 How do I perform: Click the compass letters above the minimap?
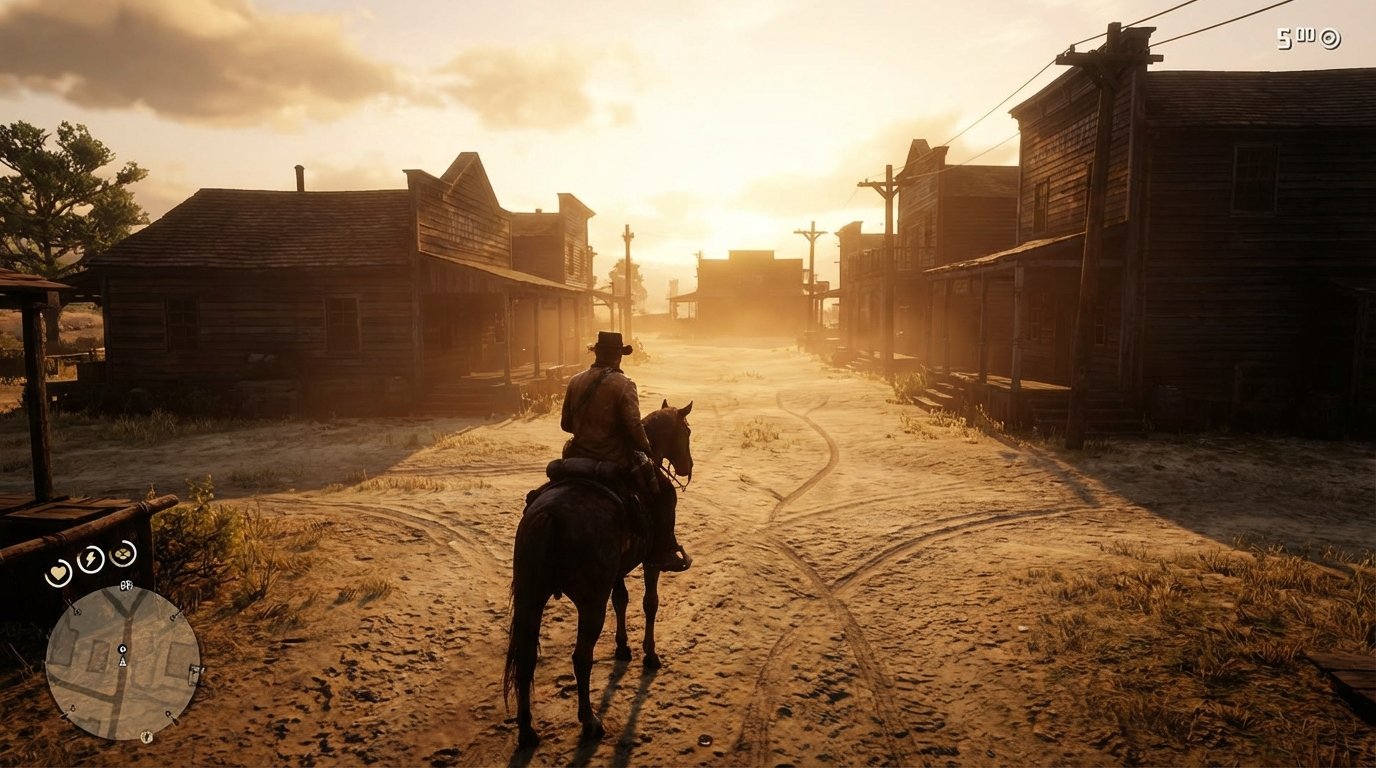(125, 585)
